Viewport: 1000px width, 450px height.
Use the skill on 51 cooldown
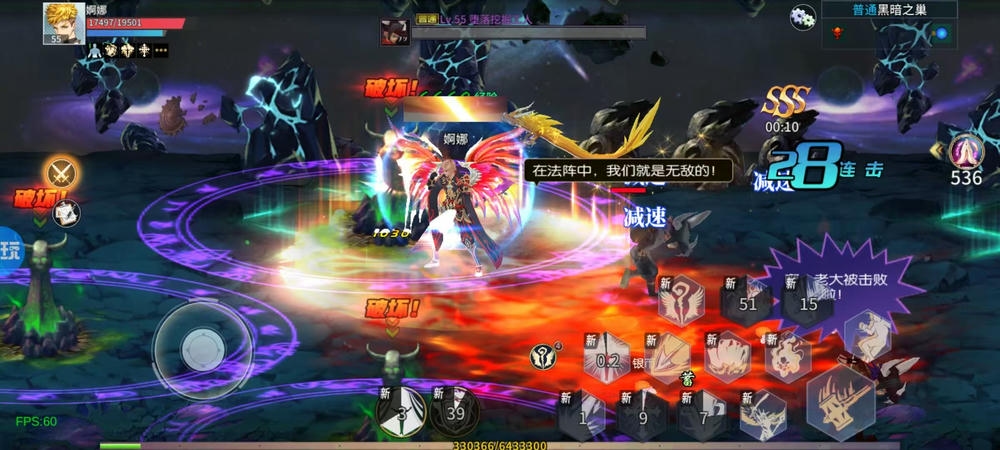[x=747, y=302]
